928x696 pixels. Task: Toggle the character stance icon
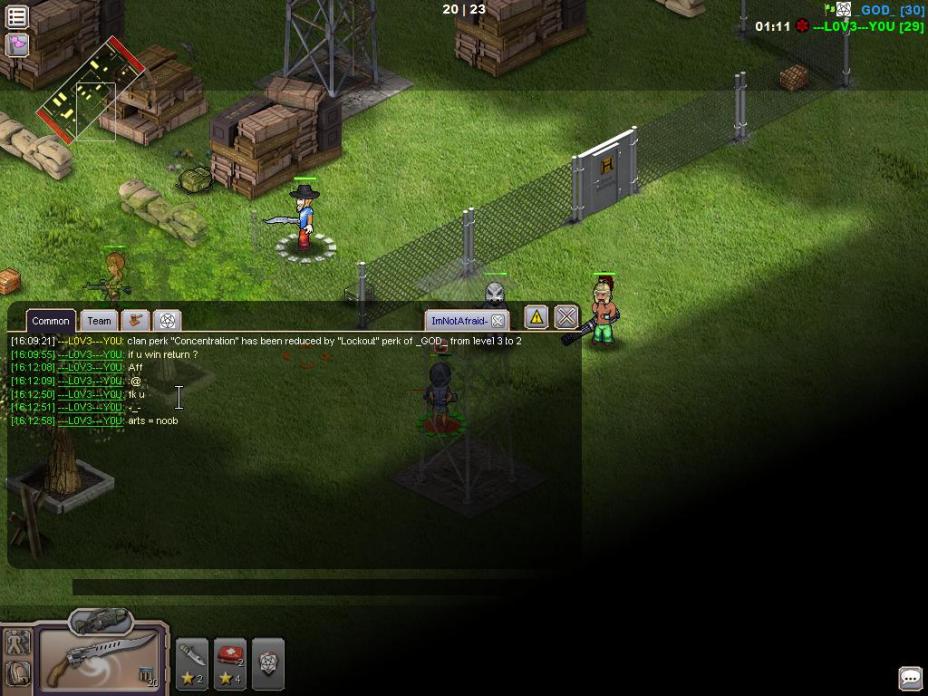point(17,644)
